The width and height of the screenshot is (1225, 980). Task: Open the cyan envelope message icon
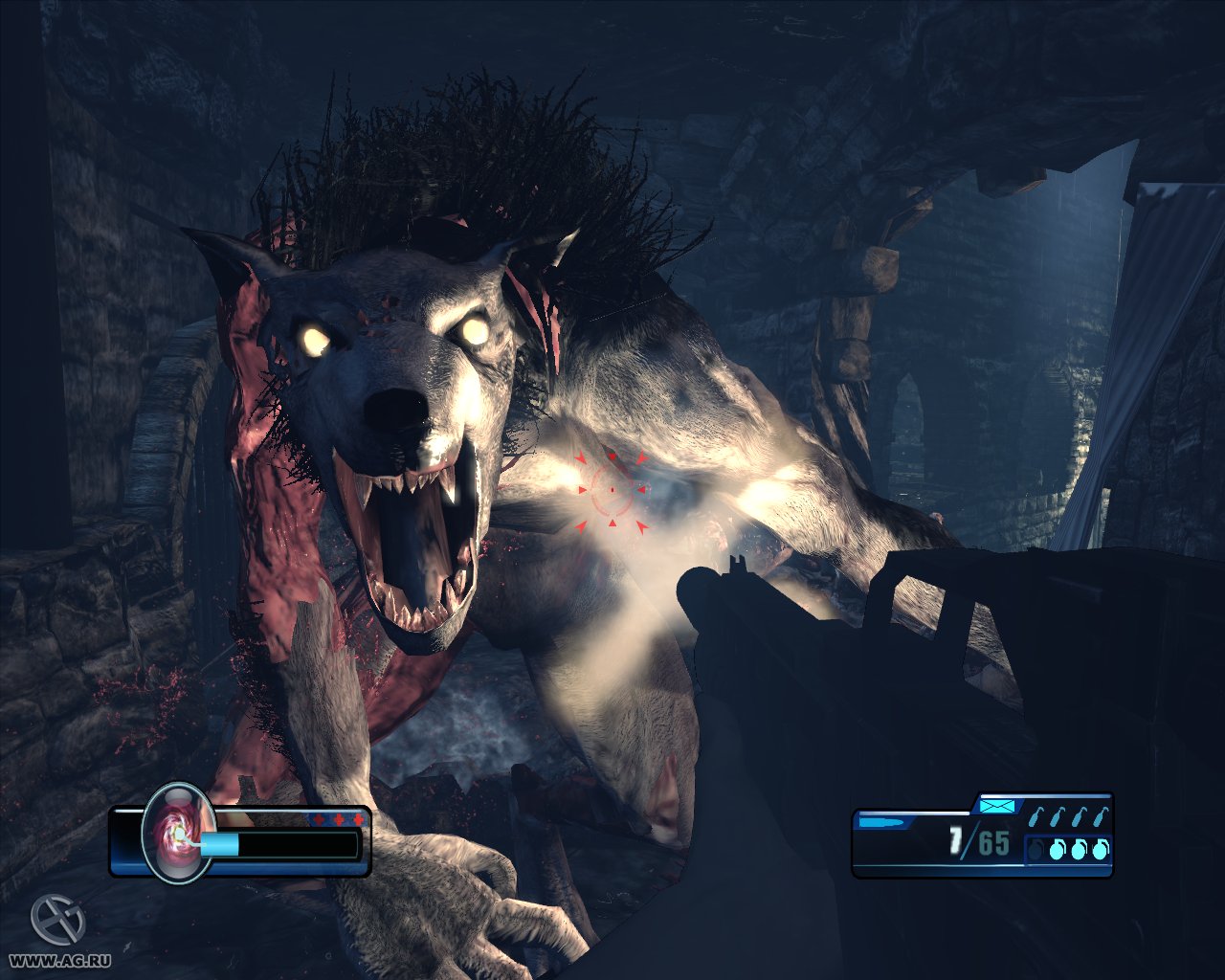pos(995,807)
